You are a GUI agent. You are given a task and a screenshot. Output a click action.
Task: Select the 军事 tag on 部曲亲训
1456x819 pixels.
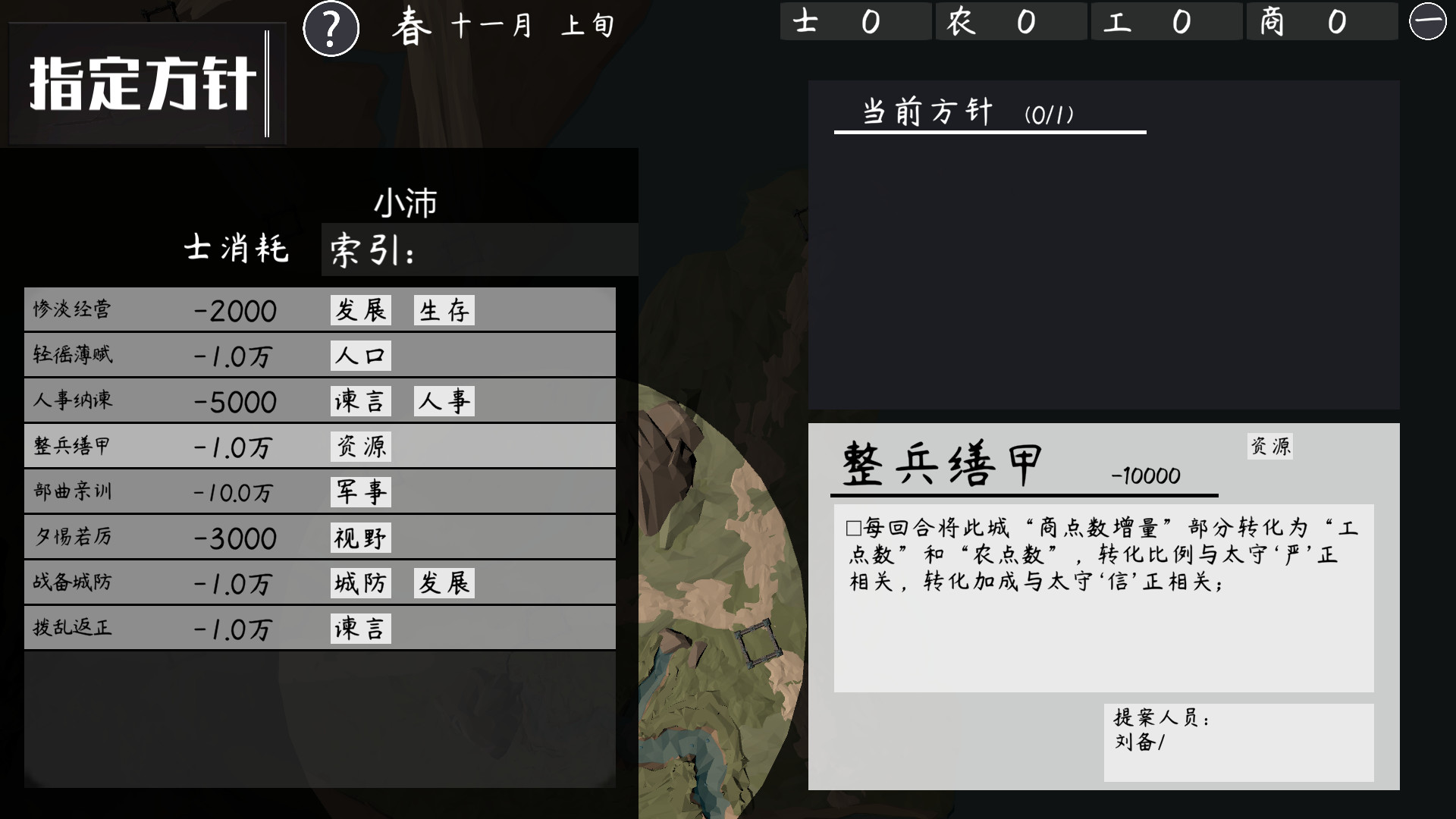coord(361,491)
